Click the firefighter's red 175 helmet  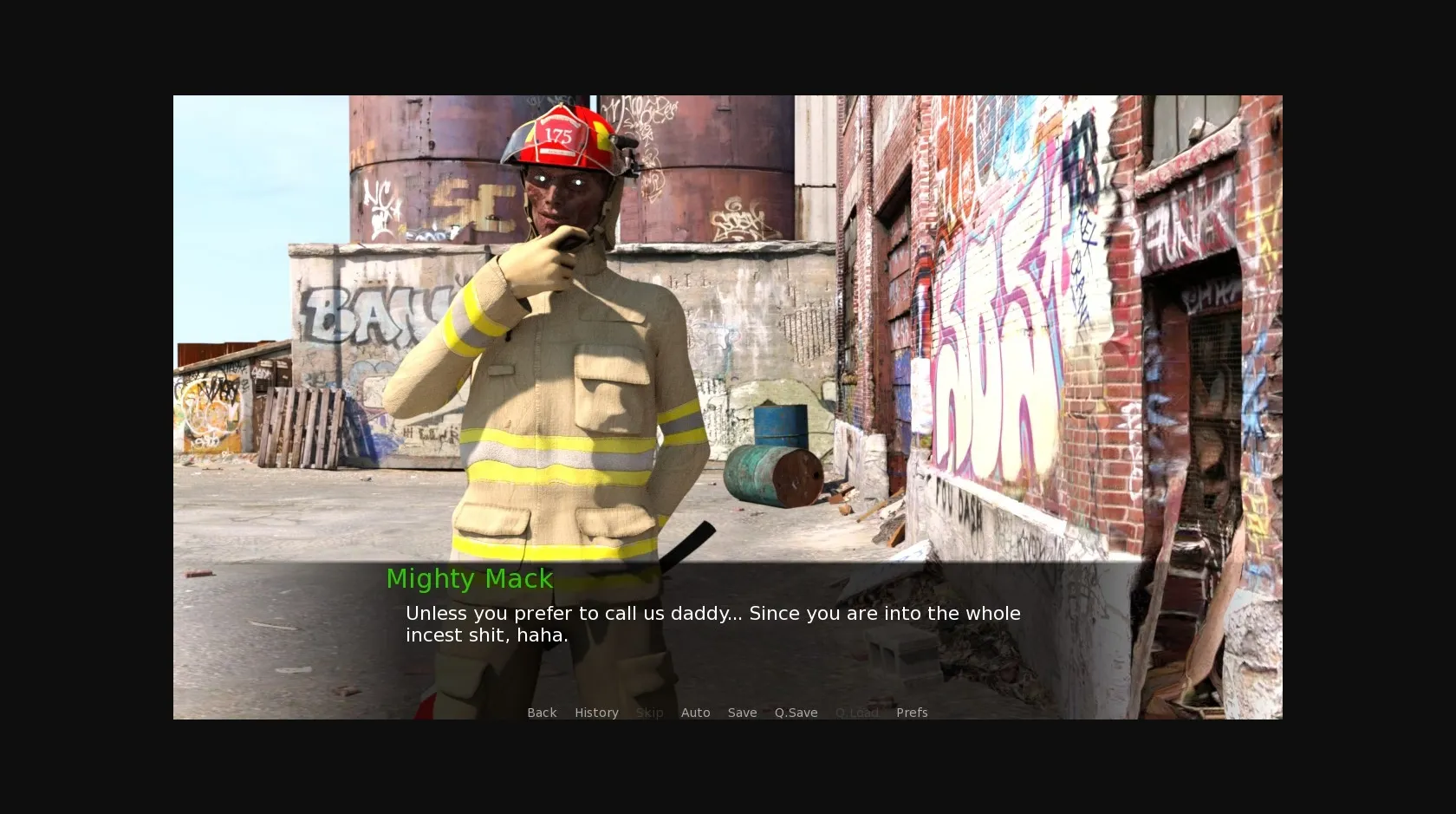(562, 137)
